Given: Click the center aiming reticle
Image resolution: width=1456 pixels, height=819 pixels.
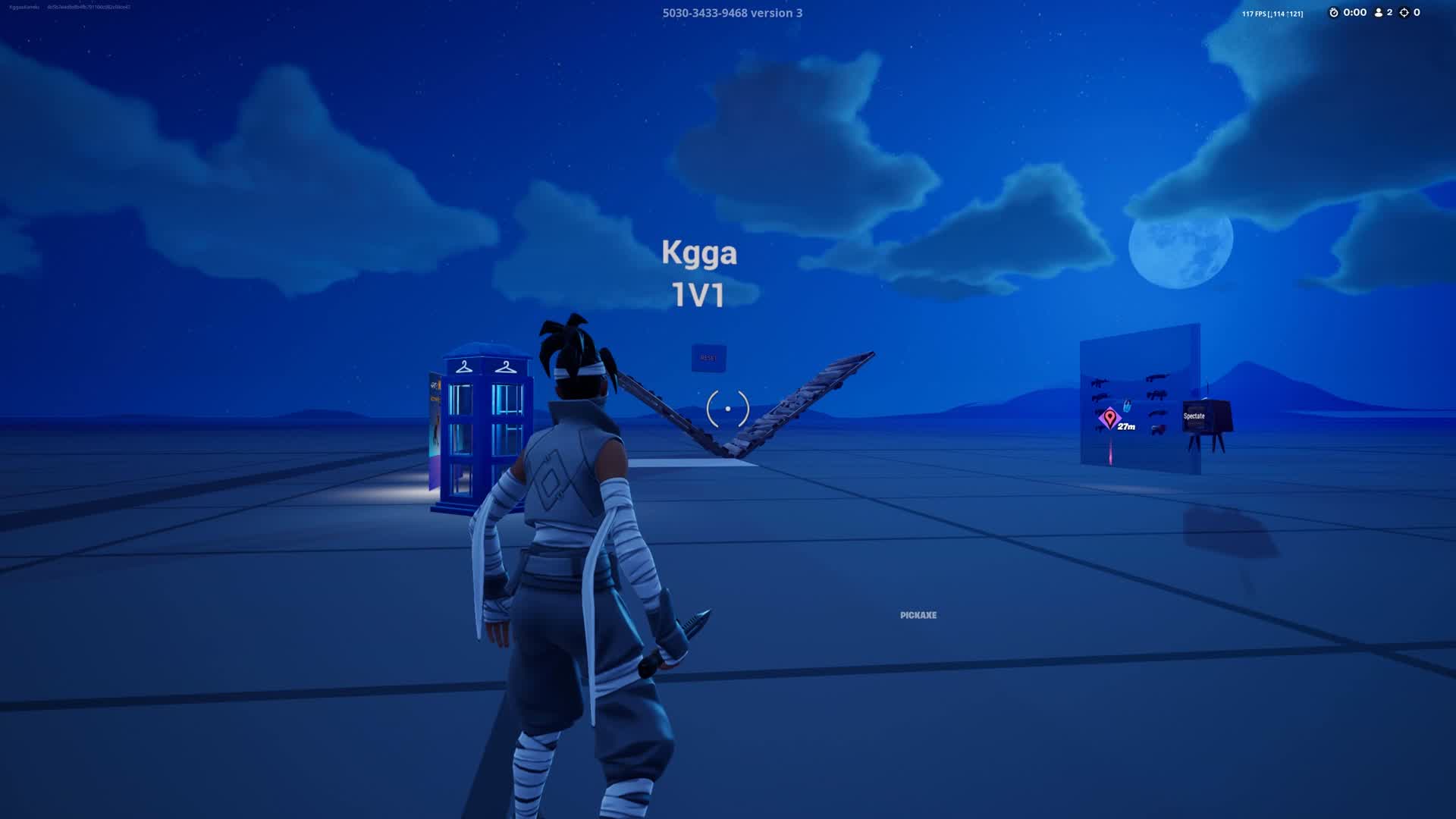Looking at the screenshot, I should click(727, 408).
